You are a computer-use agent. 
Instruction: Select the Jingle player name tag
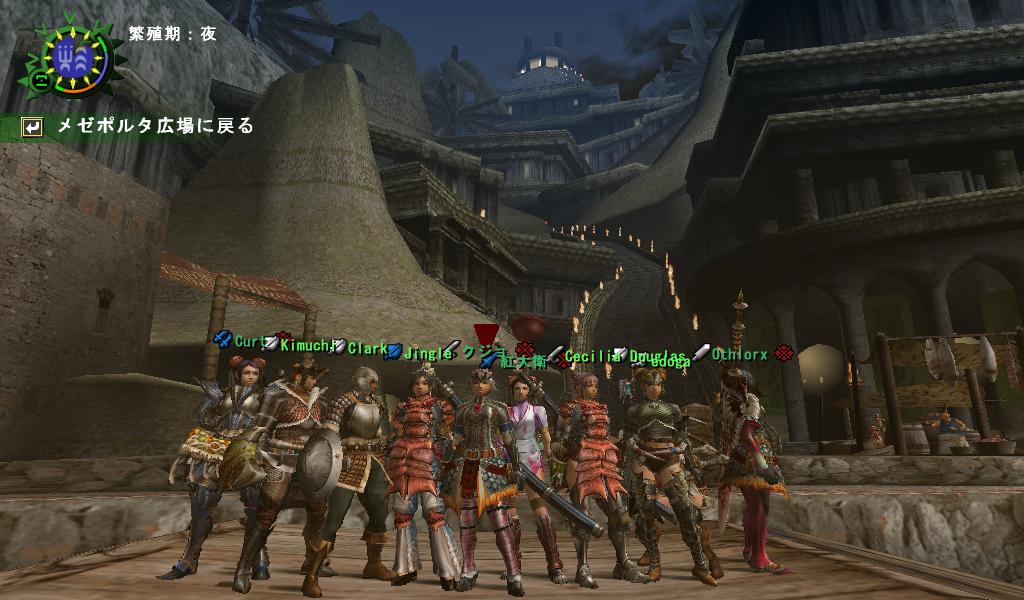[x=428, y=352]
